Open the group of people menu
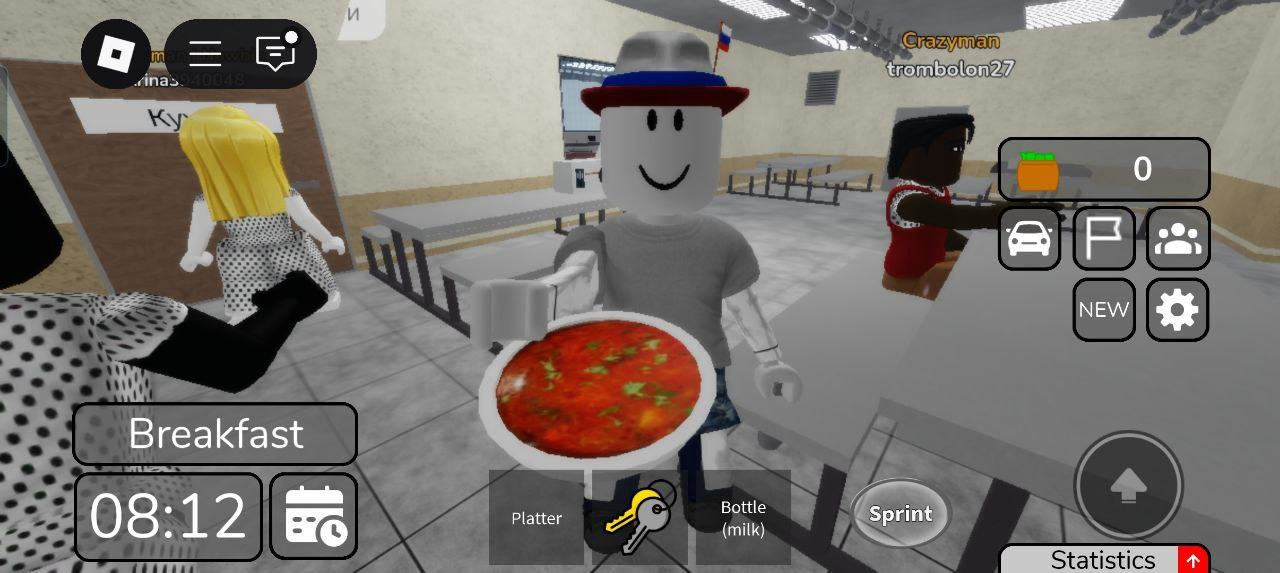1280x573 pixels. point(1177,239)
